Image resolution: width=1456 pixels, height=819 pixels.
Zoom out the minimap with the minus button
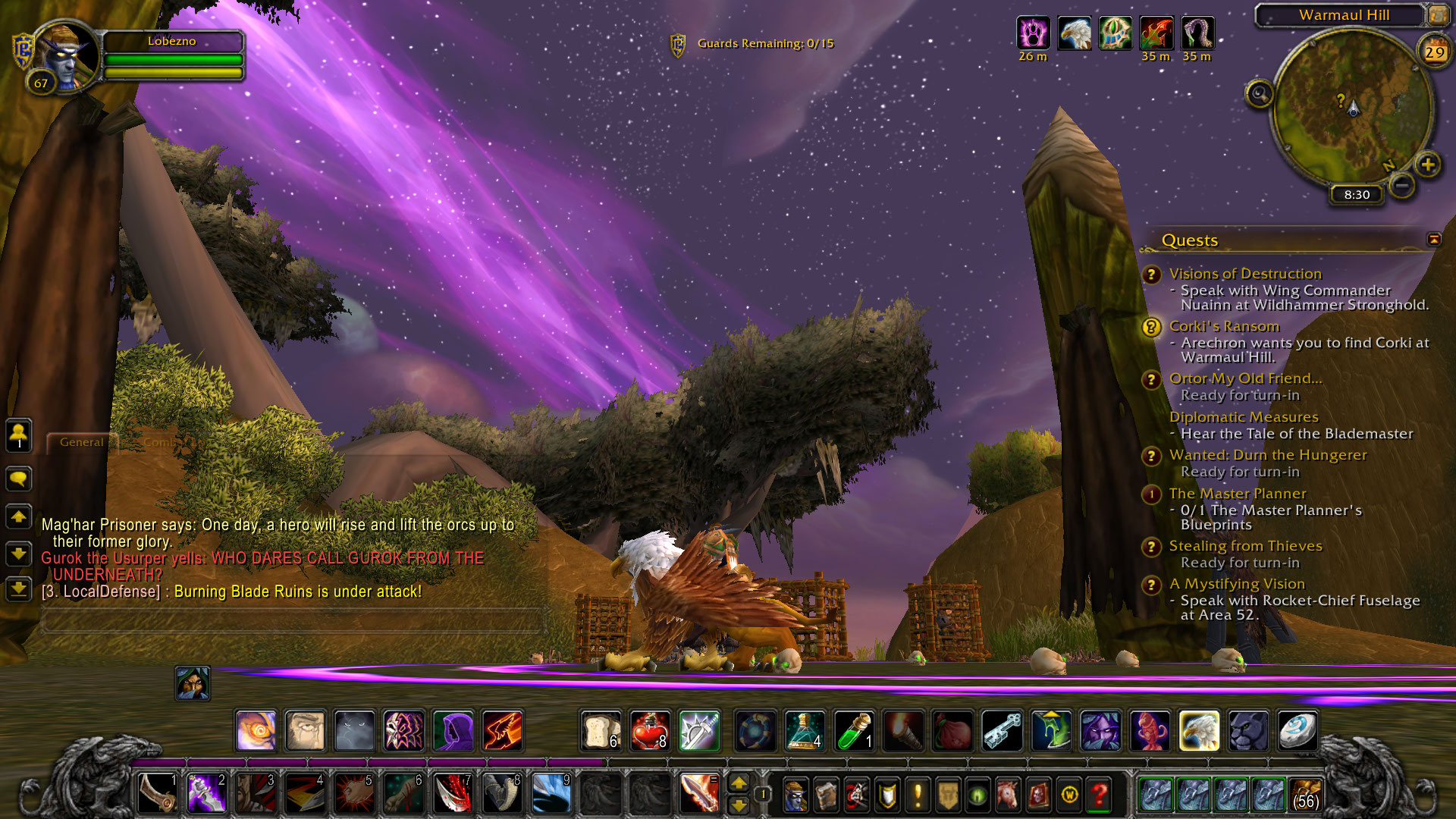click(x=1402, y=185)
